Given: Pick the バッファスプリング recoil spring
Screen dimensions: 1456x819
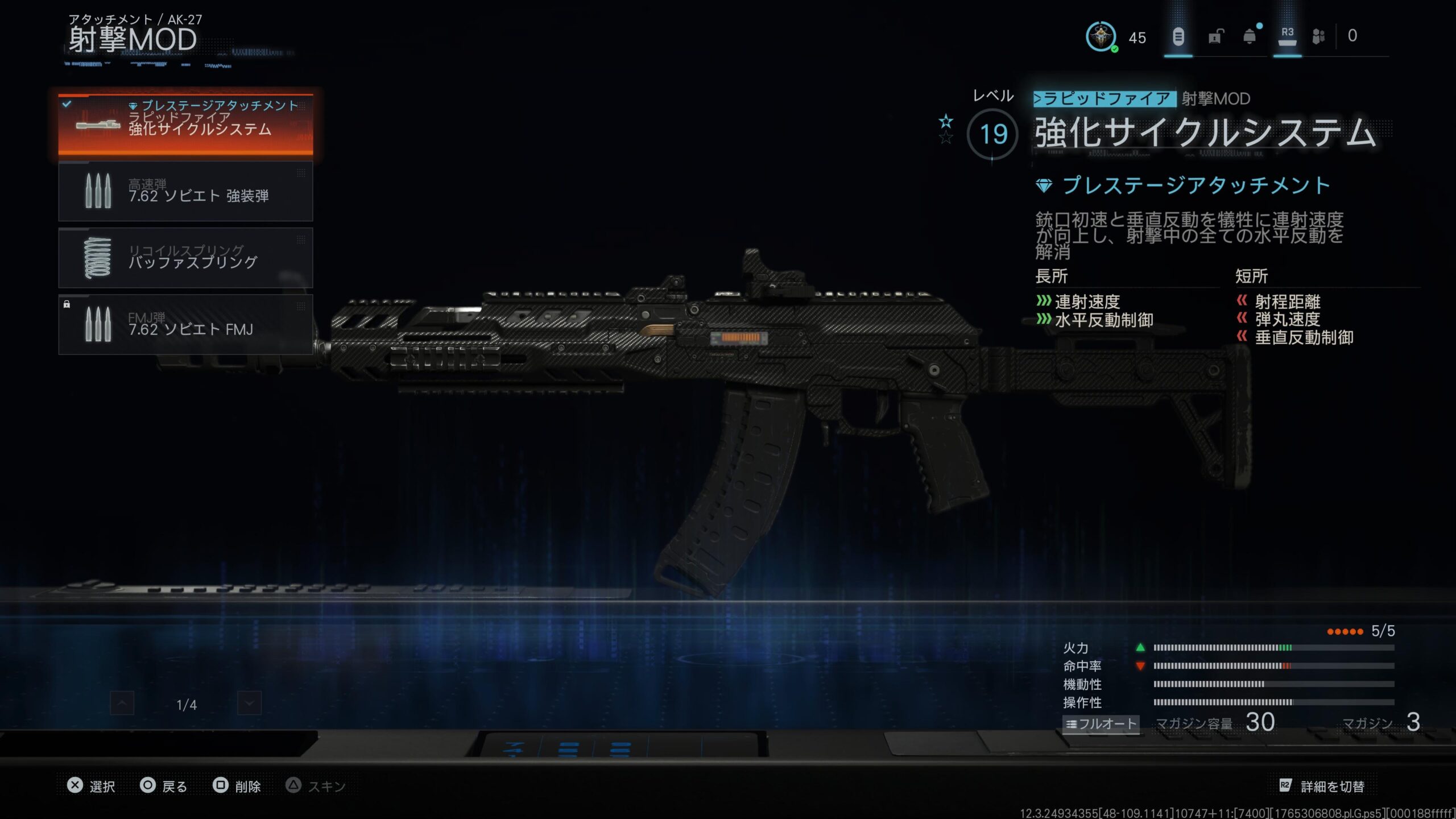Looking at the screenshot, I should pos(185,258).
